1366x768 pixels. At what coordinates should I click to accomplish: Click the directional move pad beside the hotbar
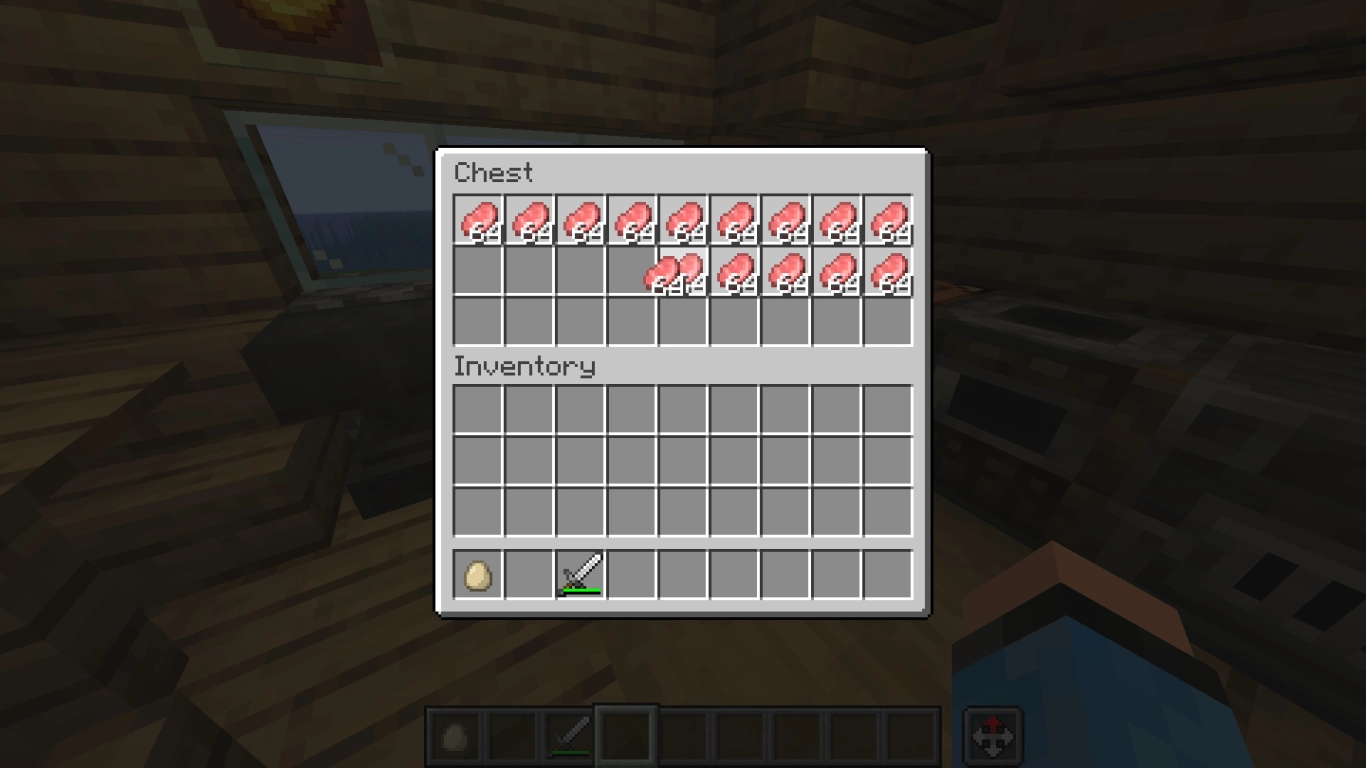coord(994,734)
